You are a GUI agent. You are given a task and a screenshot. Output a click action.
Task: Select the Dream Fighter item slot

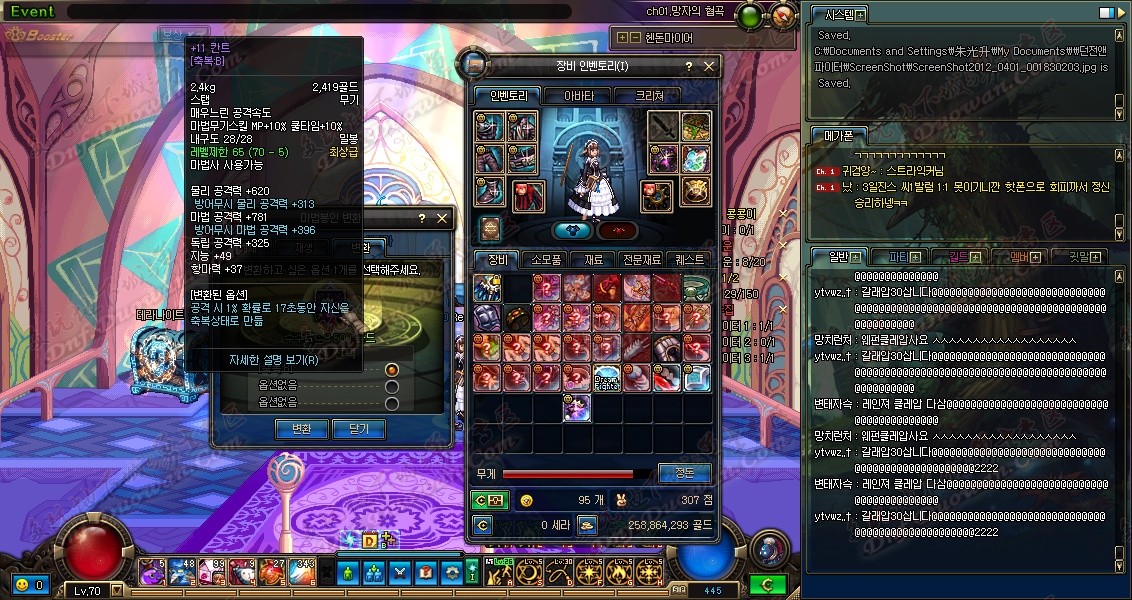[x=607, y=378]
